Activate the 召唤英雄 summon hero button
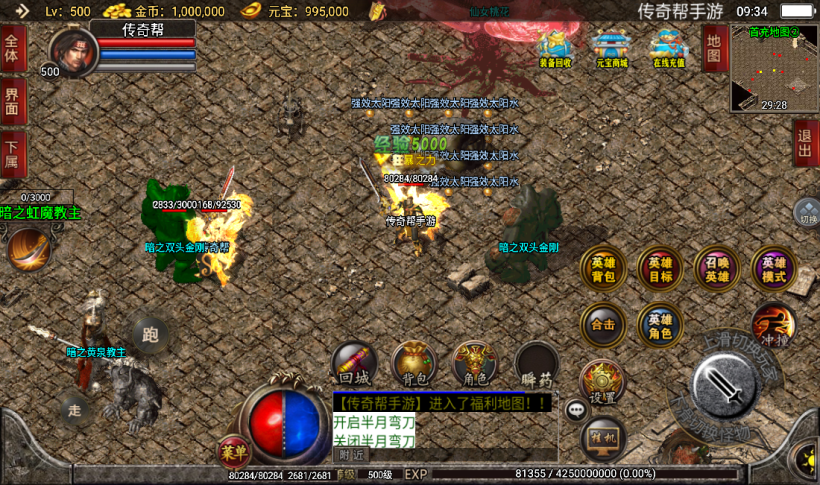 click(717, 270)
